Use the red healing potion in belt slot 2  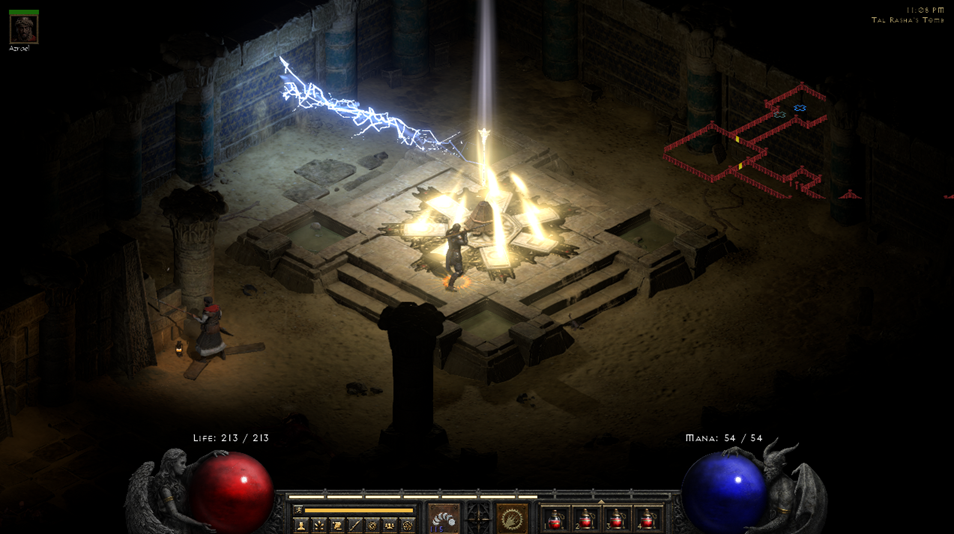tap(586, 519)
